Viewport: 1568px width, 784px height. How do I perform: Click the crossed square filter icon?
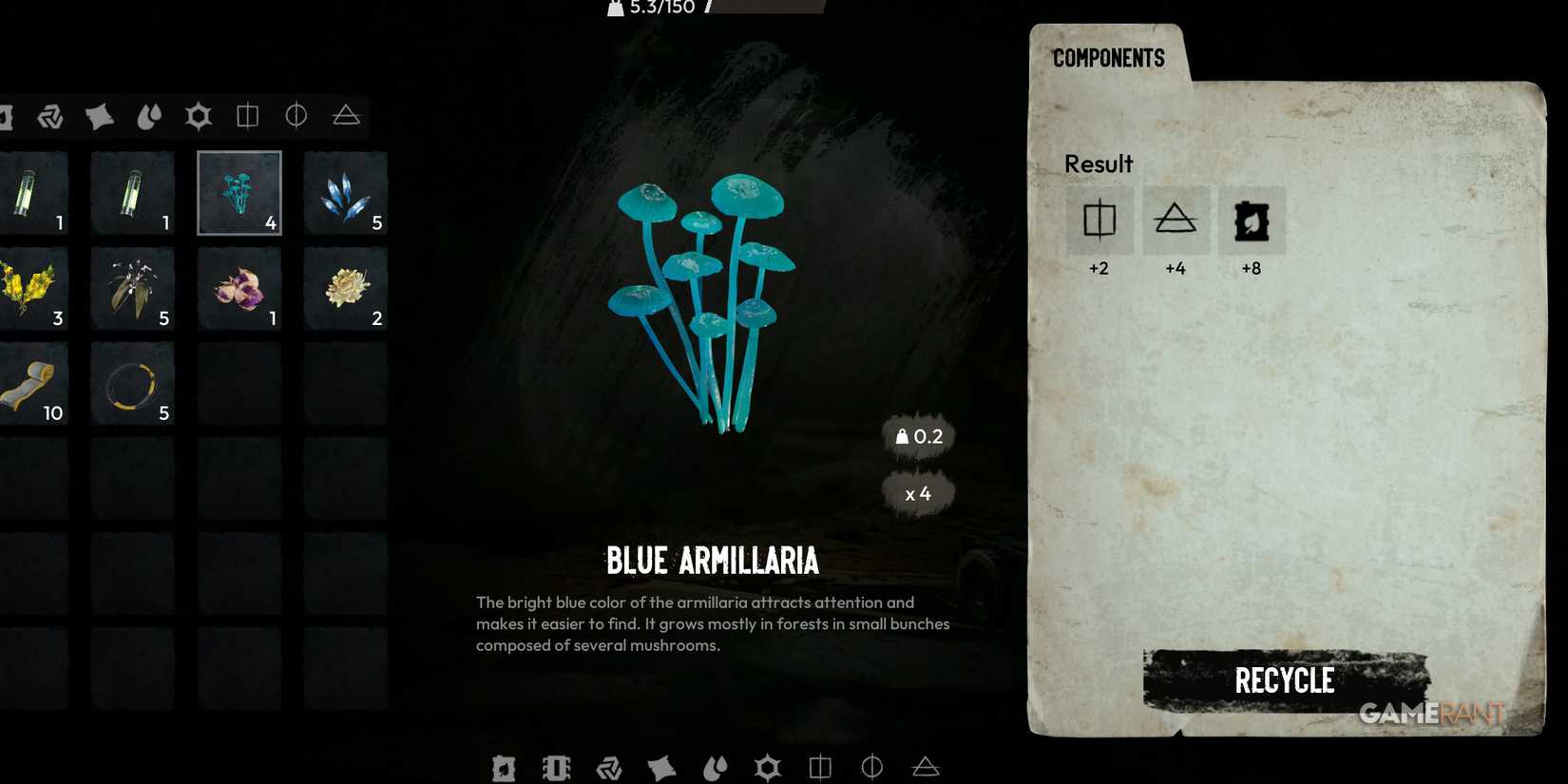tap(248, 116)
